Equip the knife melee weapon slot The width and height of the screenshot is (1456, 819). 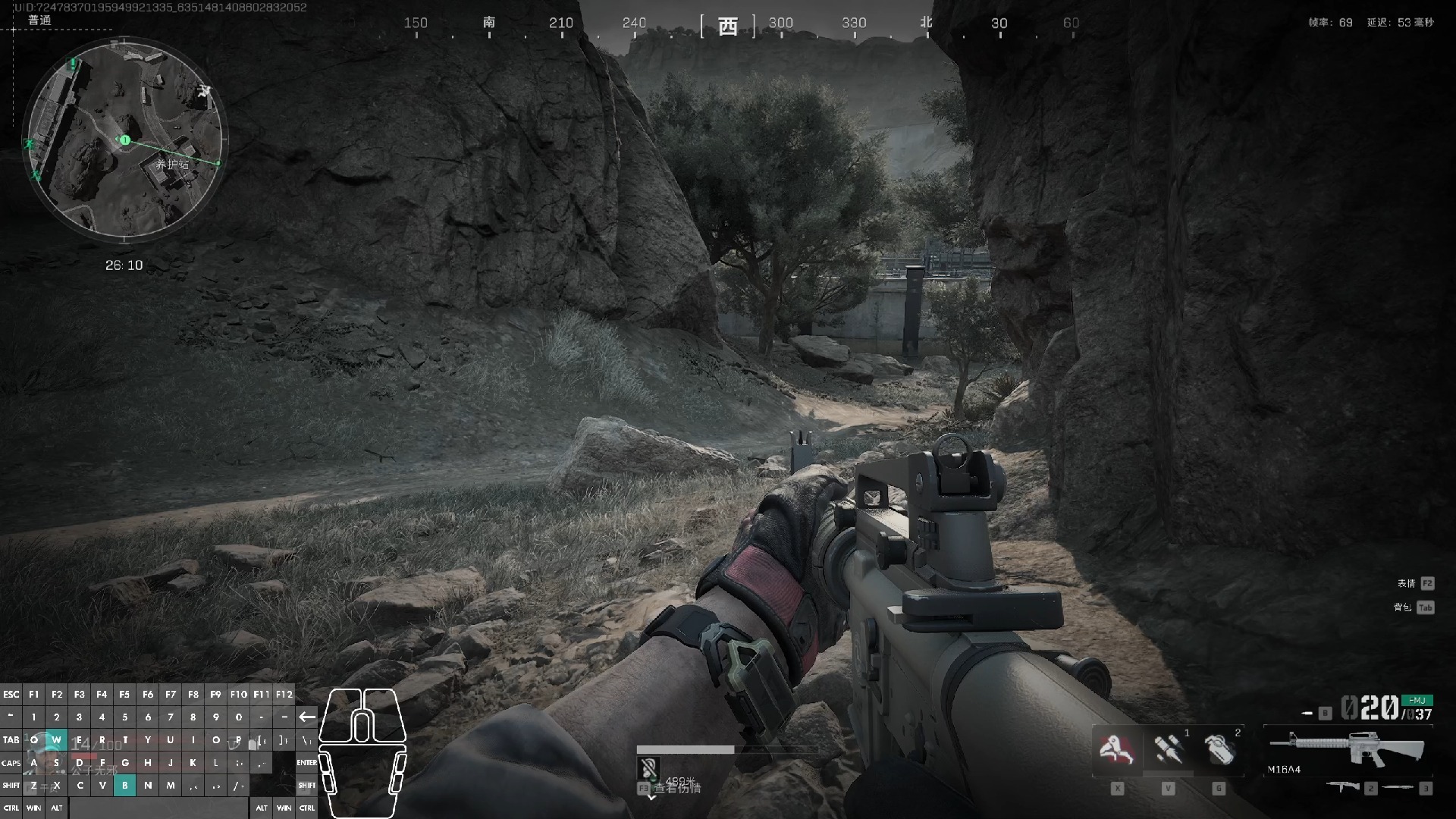click(1400, 788)
